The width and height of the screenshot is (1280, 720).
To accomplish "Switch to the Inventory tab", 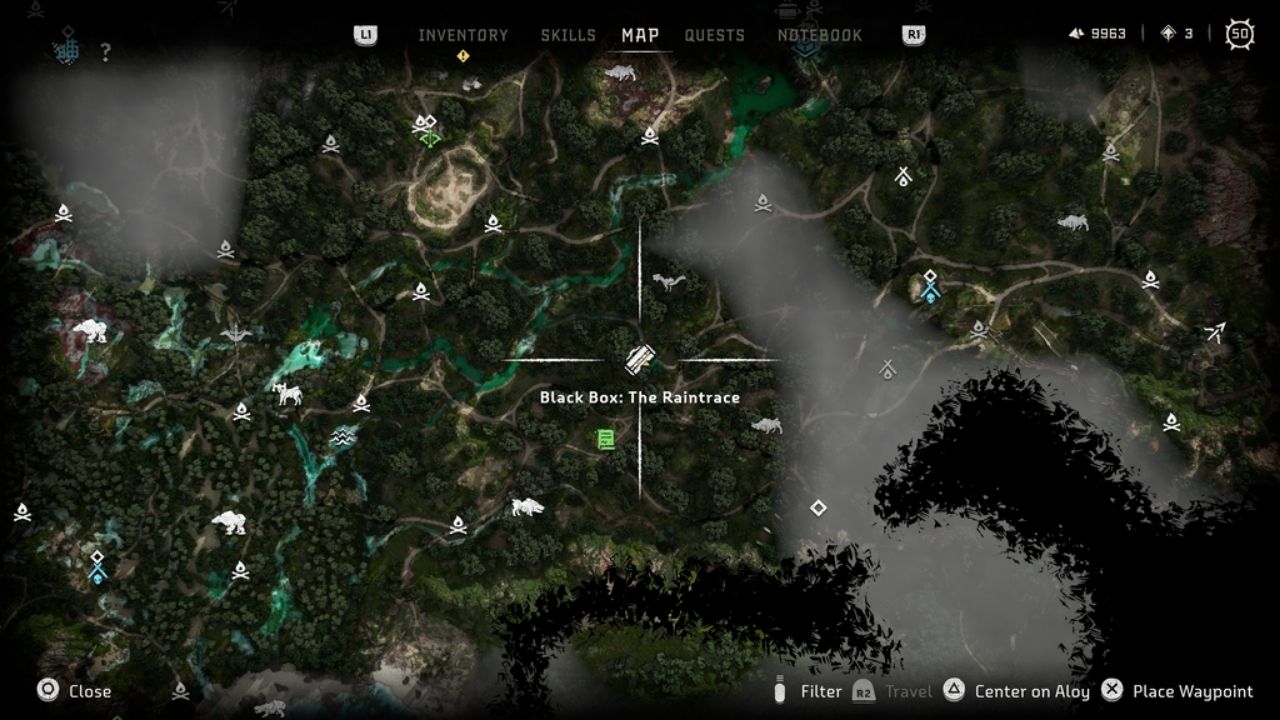I will click(463, 35).
